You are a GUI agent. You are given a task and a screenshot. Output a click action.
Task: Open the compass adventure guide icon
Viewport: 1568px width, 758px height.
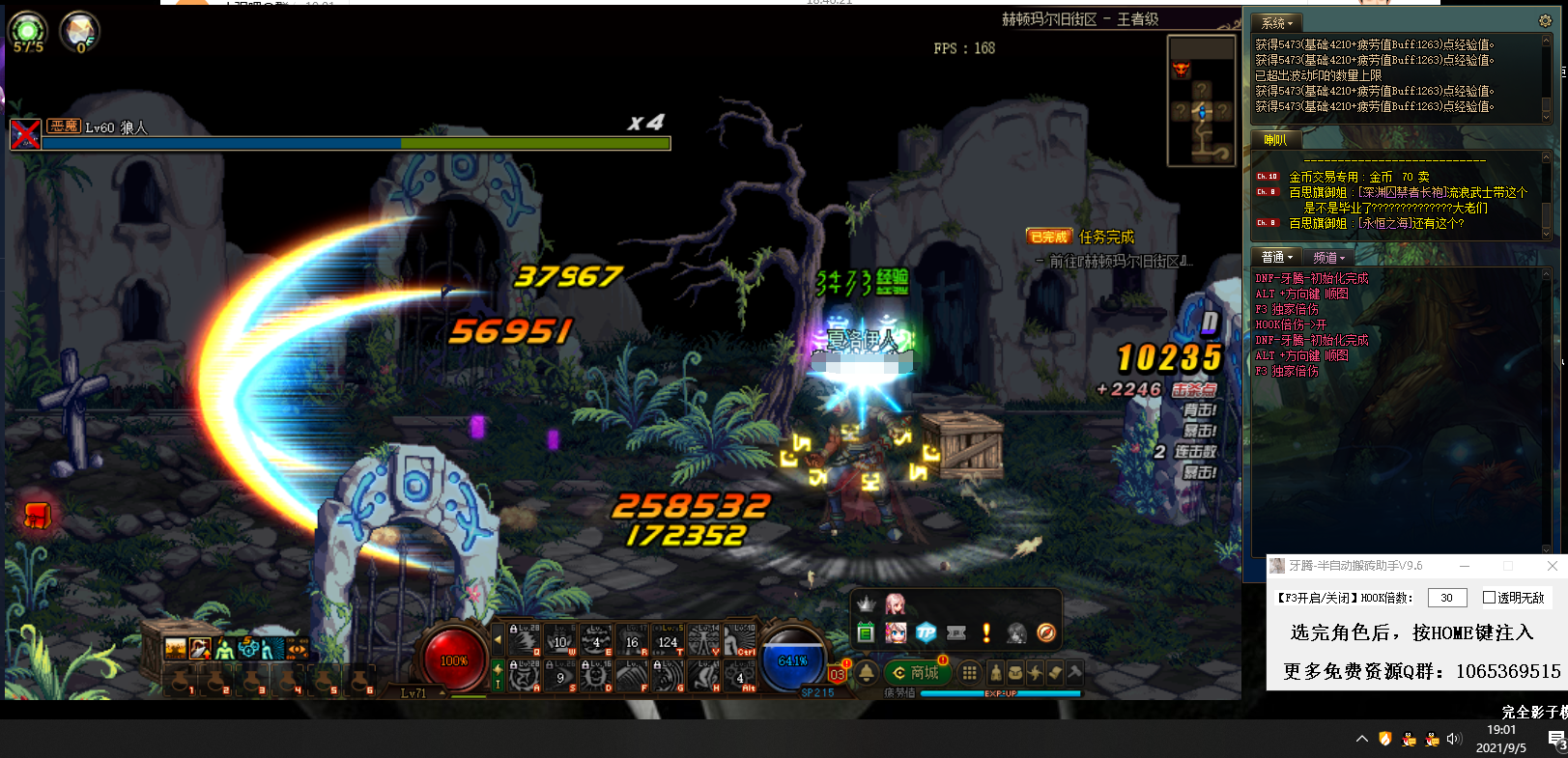point(1046,634)
